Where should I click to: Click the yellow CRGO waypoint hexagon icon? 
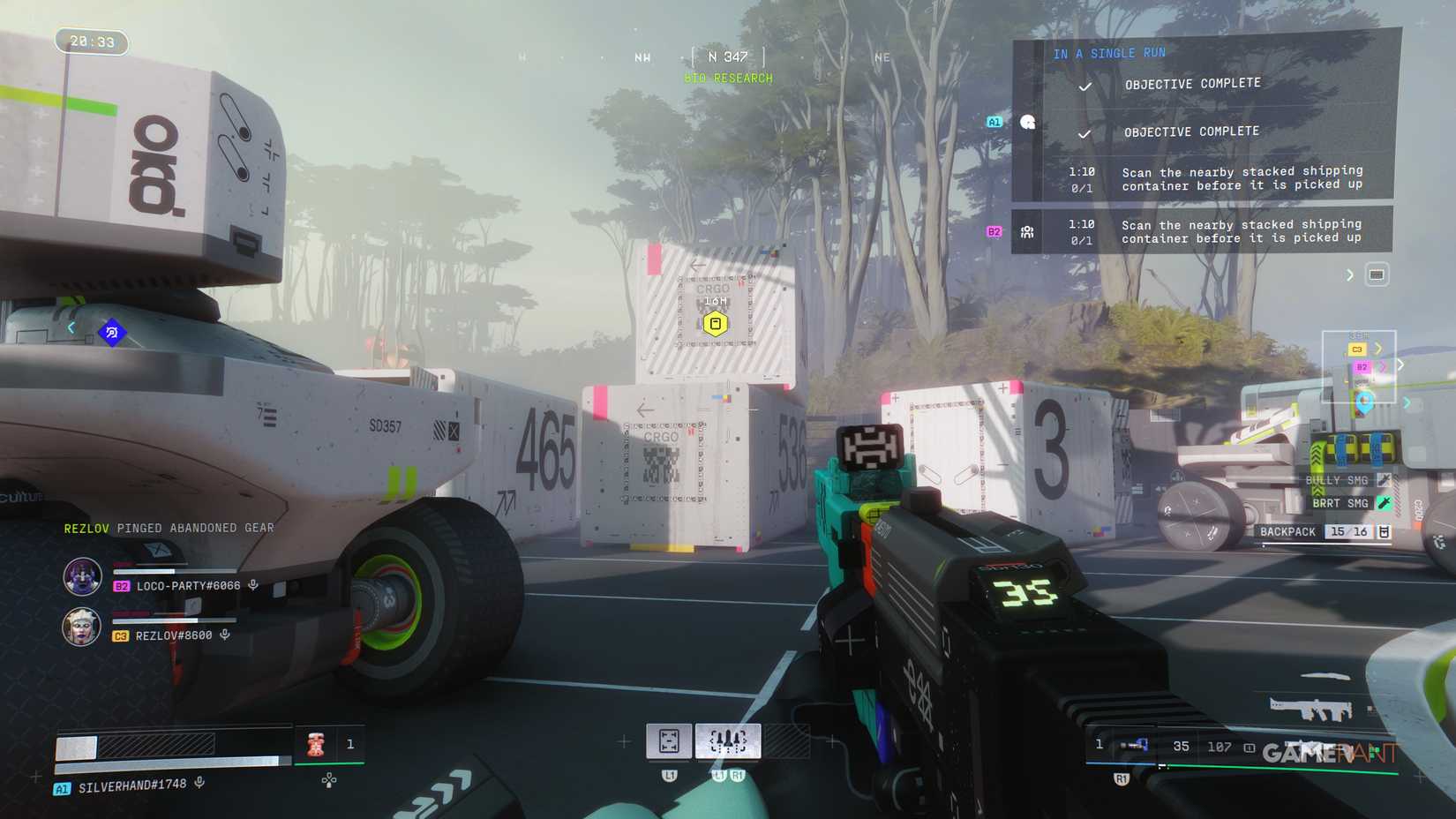pyautogui.click(x=717, y=323)
